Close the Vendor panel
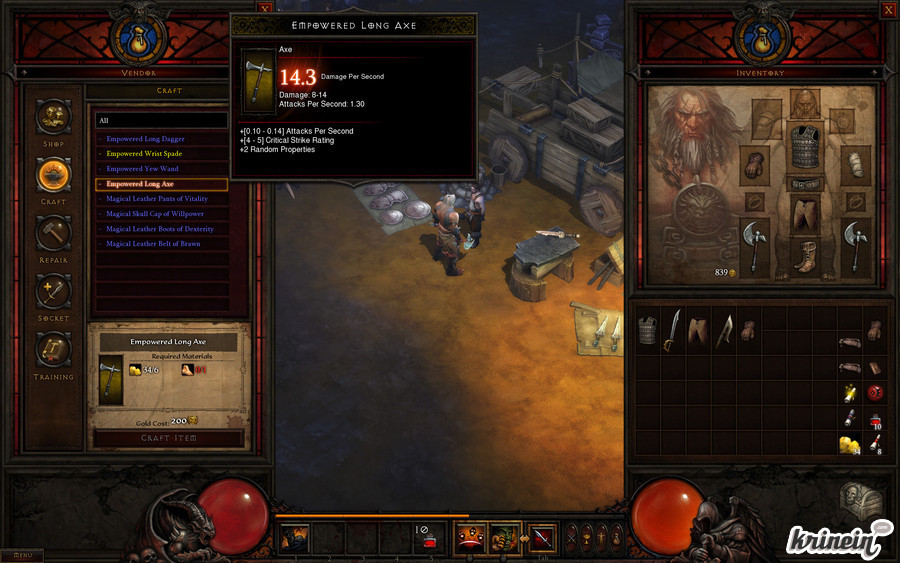Viewport: 900px width, 563px height. point(264,8)
